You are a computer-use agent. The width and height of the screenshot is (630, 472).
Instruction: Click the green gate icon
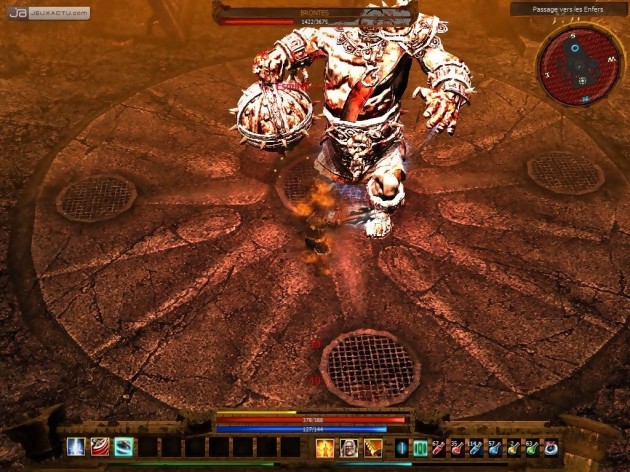(420, 448)
